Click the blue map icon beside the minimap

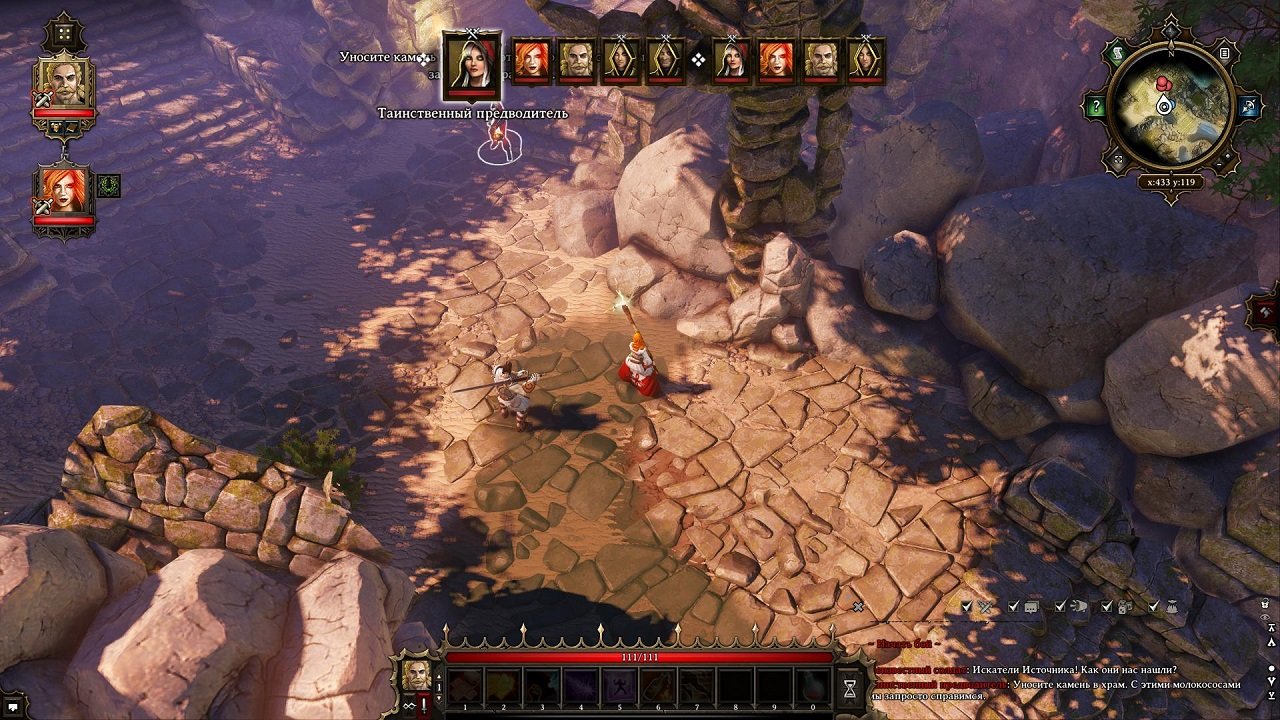[x=1247, y=106]
